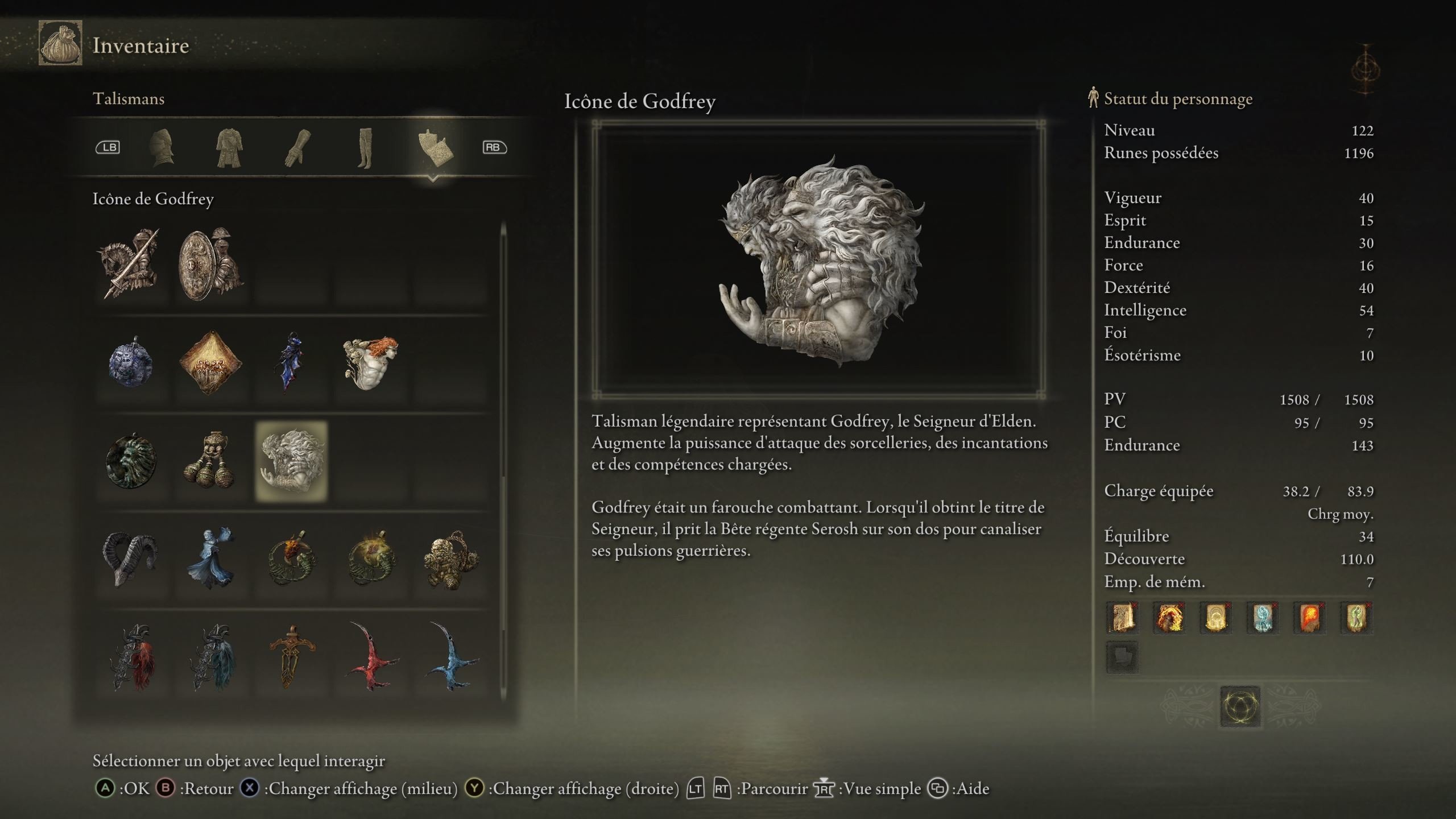Viewport: 1456px width, 819px height.
Task: Switch to the helmet category tab
Action: pos(162,148)
